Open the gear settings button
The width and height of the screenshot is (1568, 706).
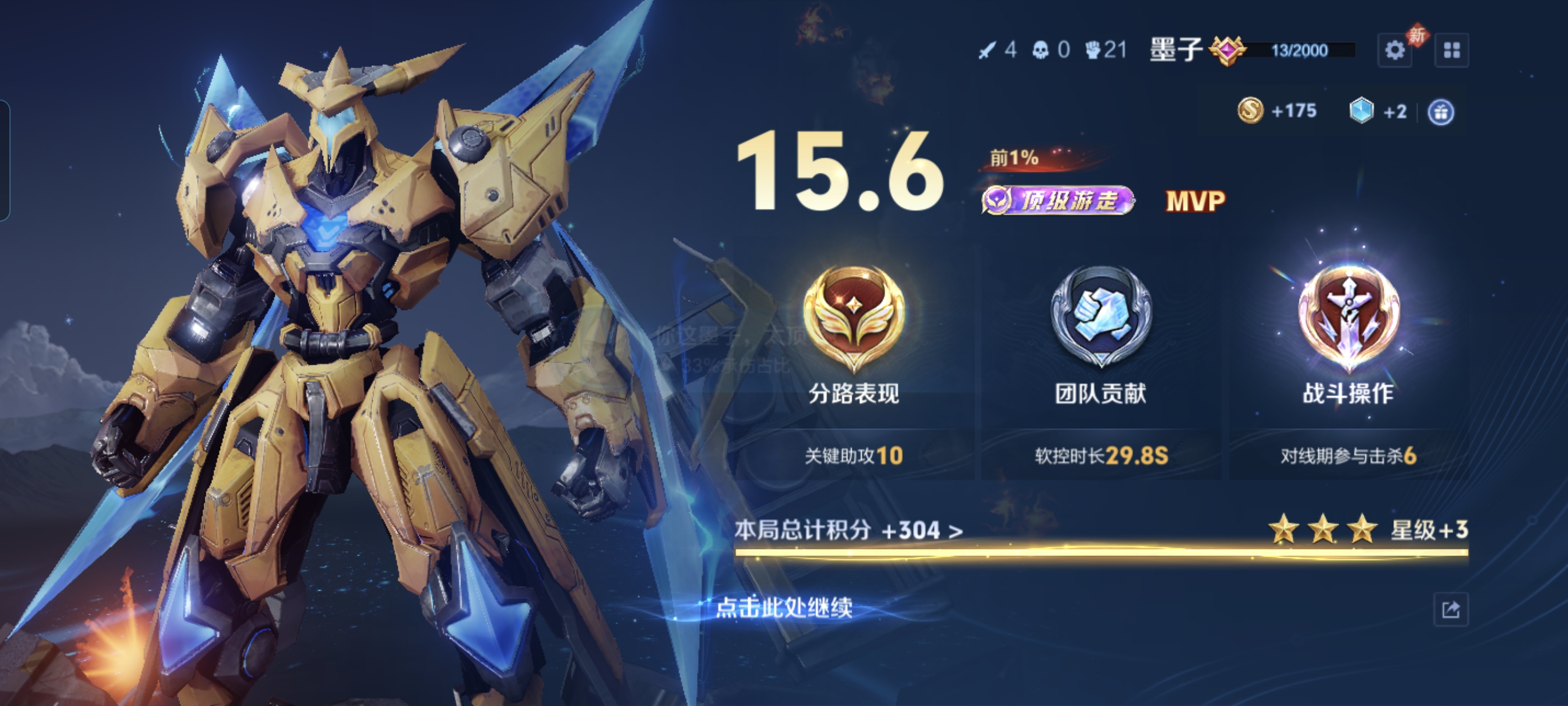1394,50
